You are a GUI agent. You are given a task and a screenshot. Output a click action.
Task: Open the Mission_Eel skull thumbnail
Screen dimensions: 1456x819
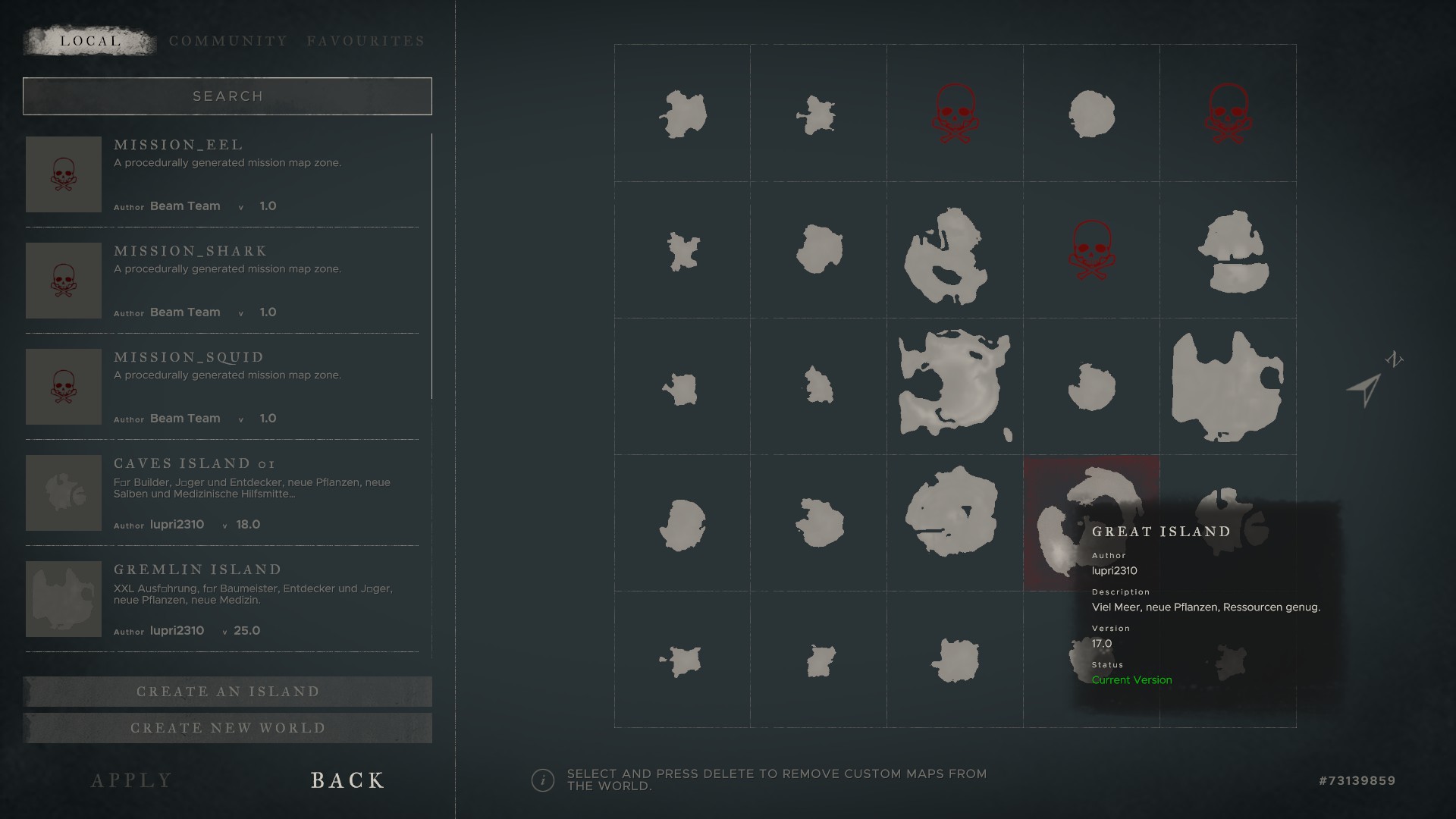point(64,174)
